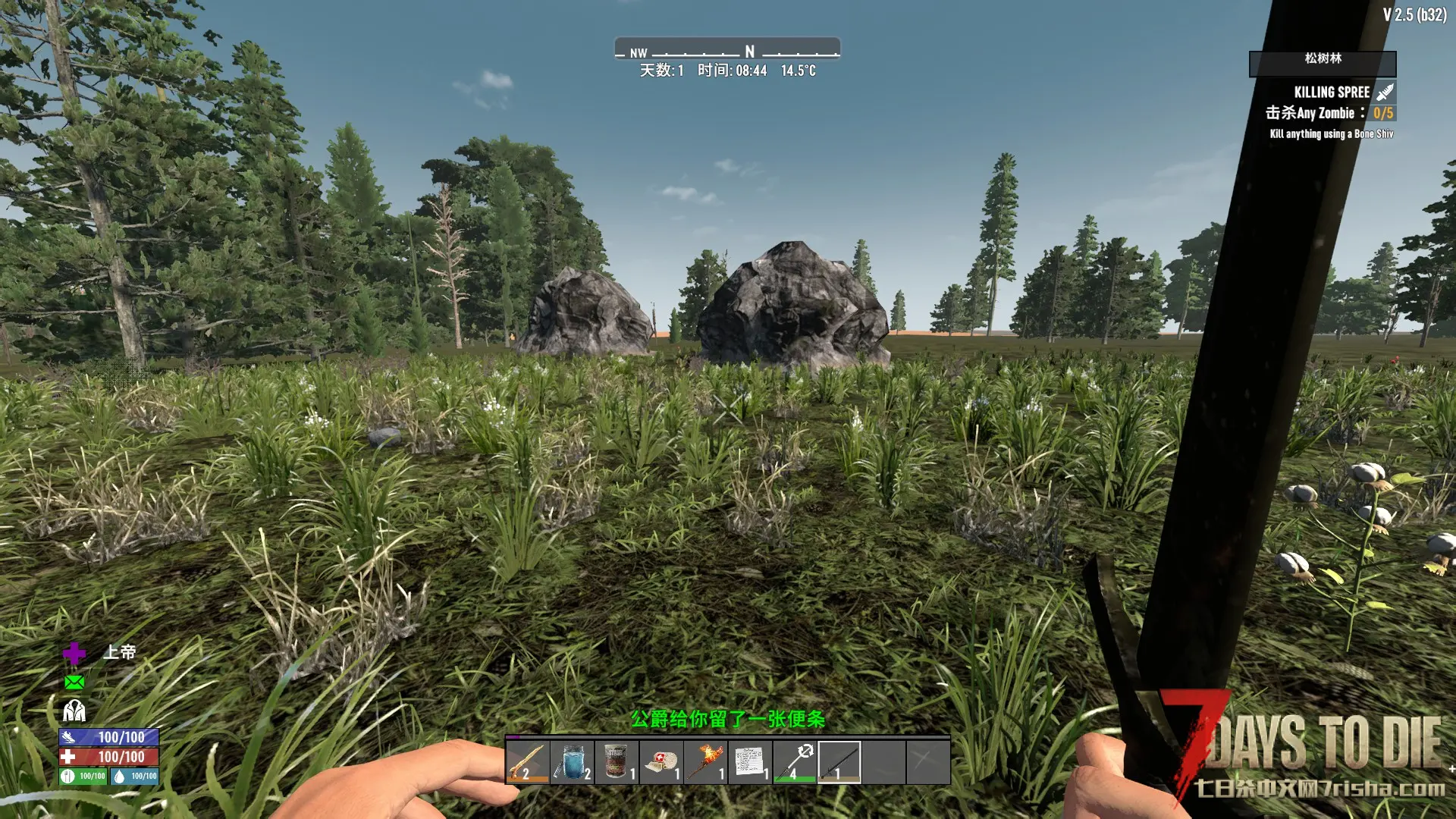The height and width of the screenshot is (819, 1456).
Task: Select the jar of water slot
Action: (572, 761)
